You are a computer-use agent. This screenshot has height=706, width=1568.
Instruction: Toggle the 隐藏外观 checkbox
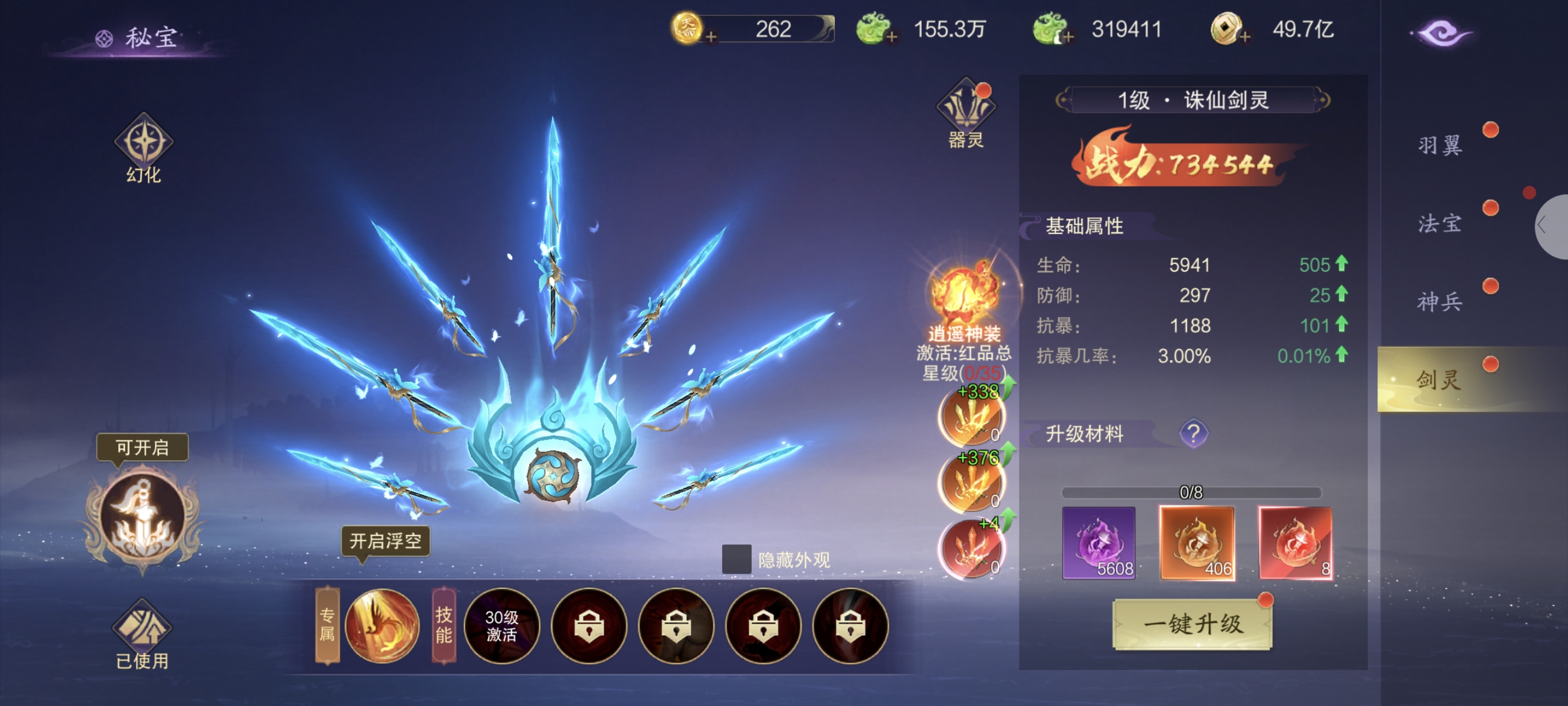pyautogui.click(x=736, y=559)
